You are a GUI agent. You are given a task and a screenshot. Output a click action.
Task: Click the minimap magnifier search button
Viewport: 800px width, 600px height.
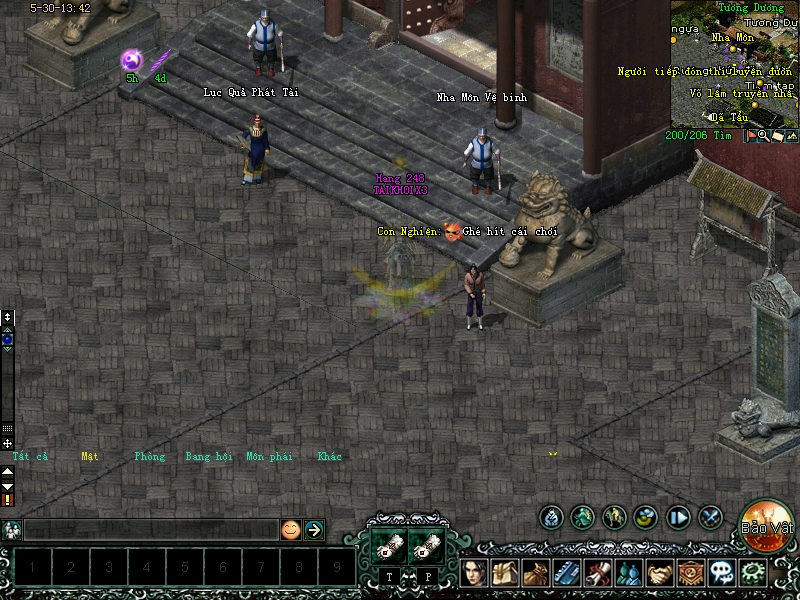[x=762, y=136]
